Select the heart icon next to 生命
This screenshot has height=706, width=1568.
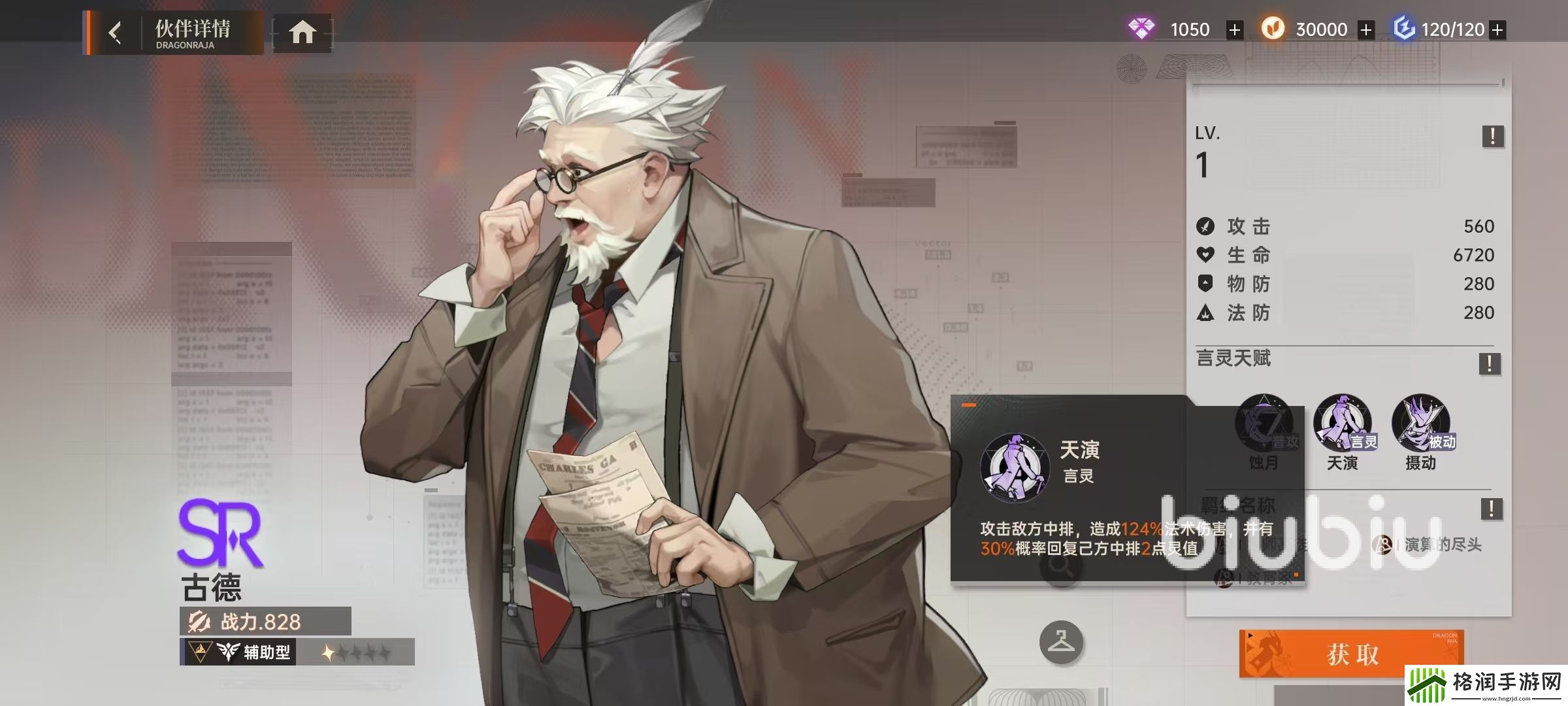(1206, 255)
